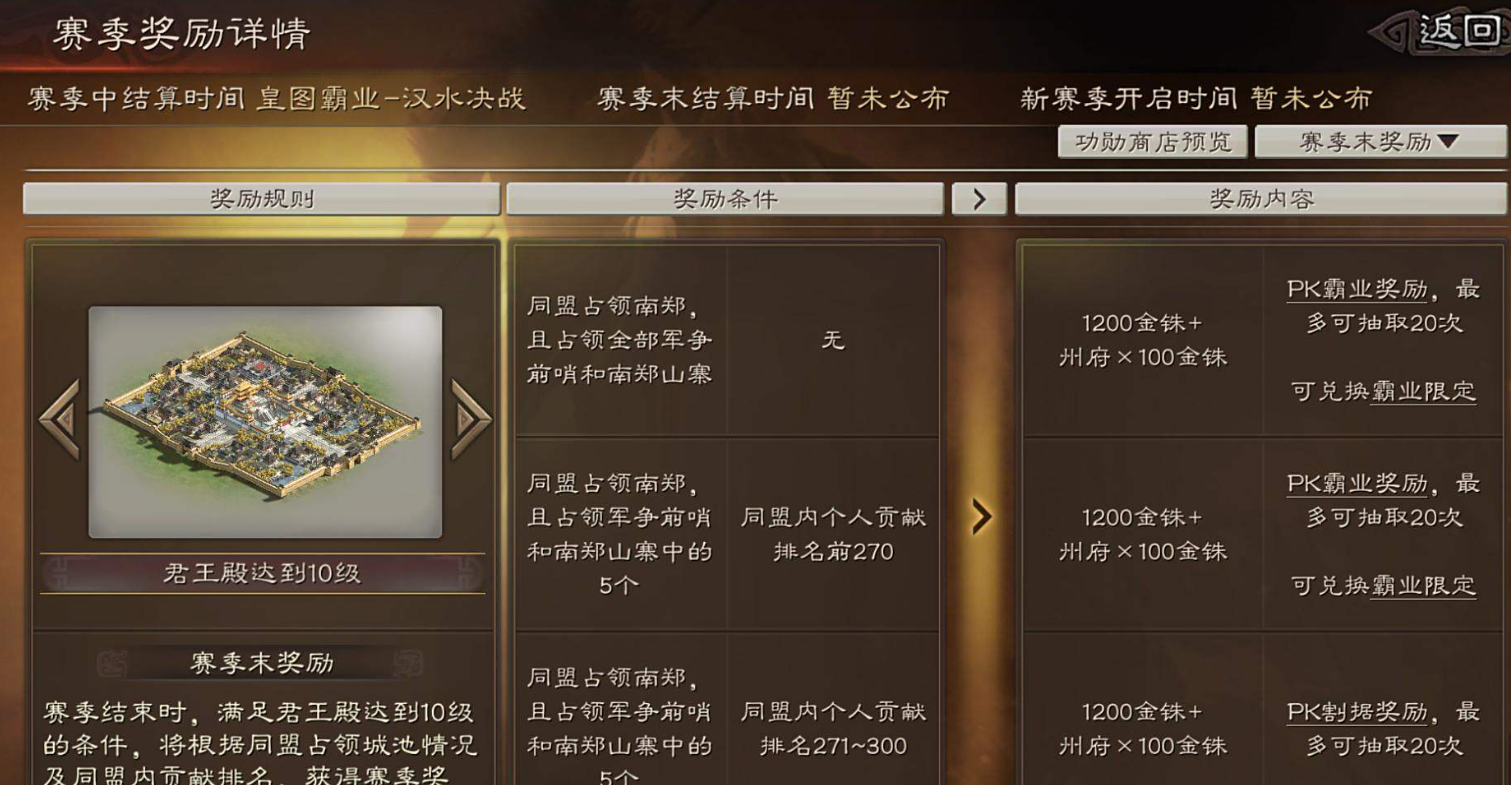Open the 赛季末奖励 dropdown
Screen dimensions: 1511x785
tap(1379, 143)
